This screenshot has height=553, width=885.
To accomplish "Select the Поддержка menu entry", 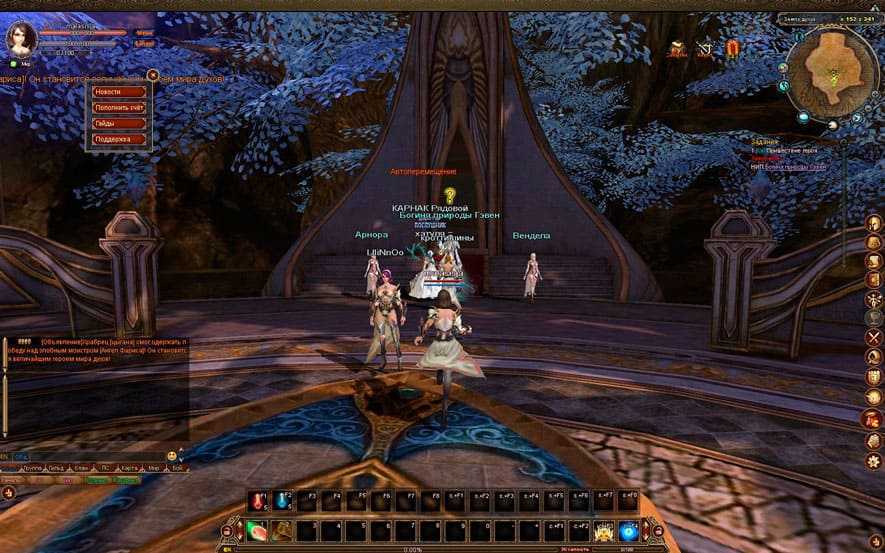I will pyautogui.click(x=120, y=139).
